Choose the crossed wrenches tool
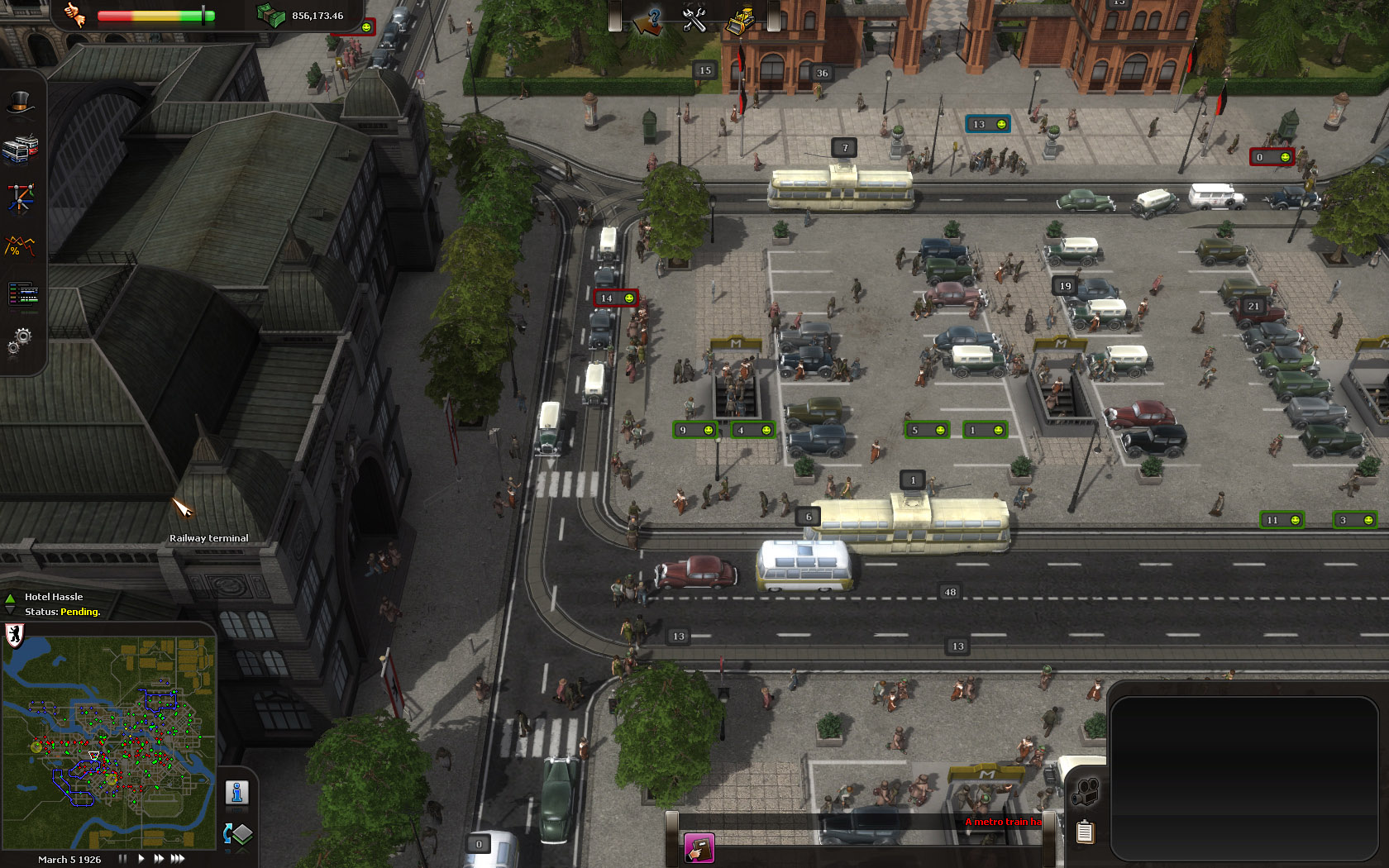Viewport: 1389px width, 868px height. (694, 18)
